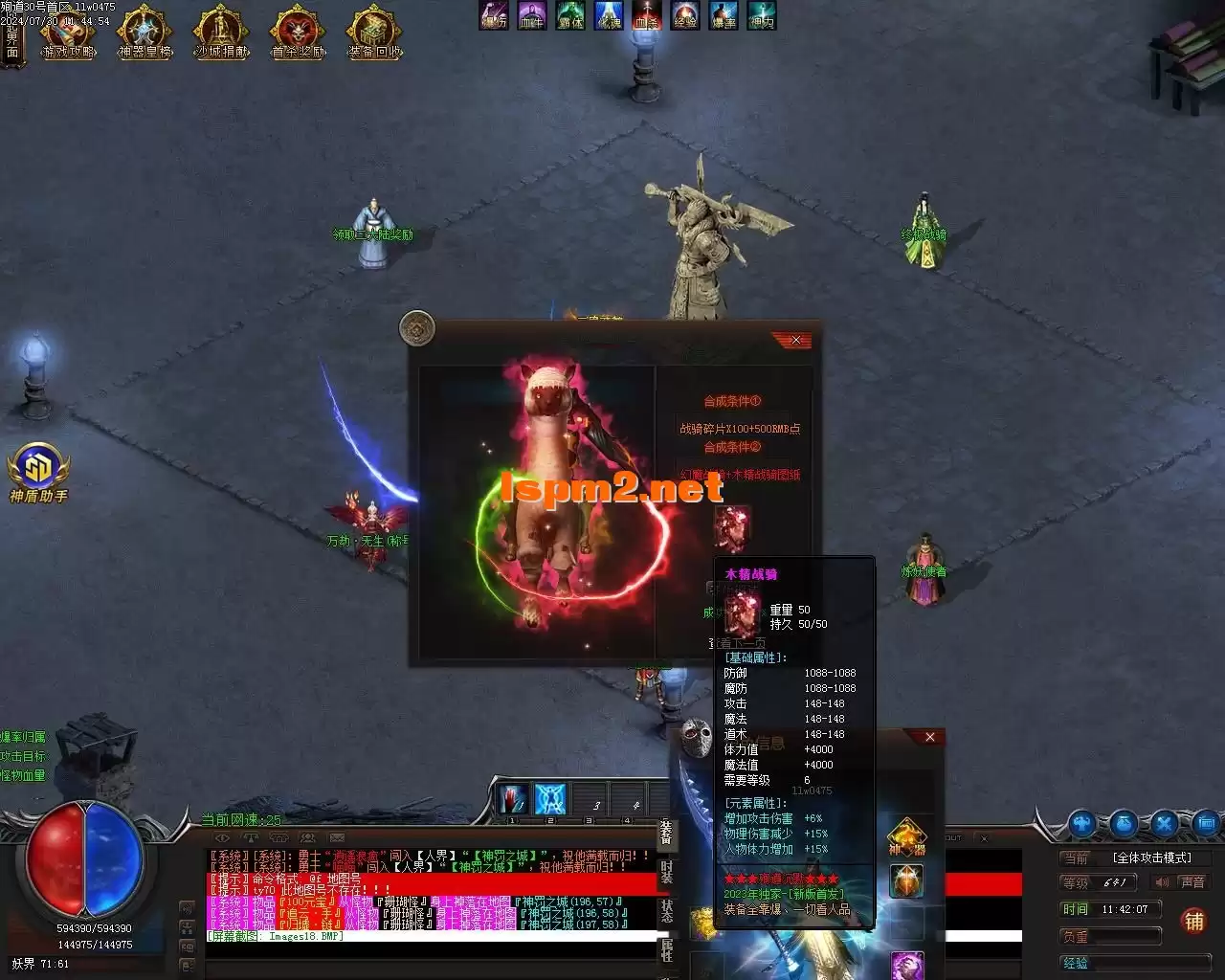
Task: Select the red hand skill in hotbar
Action: pyautogui.click(x=511, y=799)
